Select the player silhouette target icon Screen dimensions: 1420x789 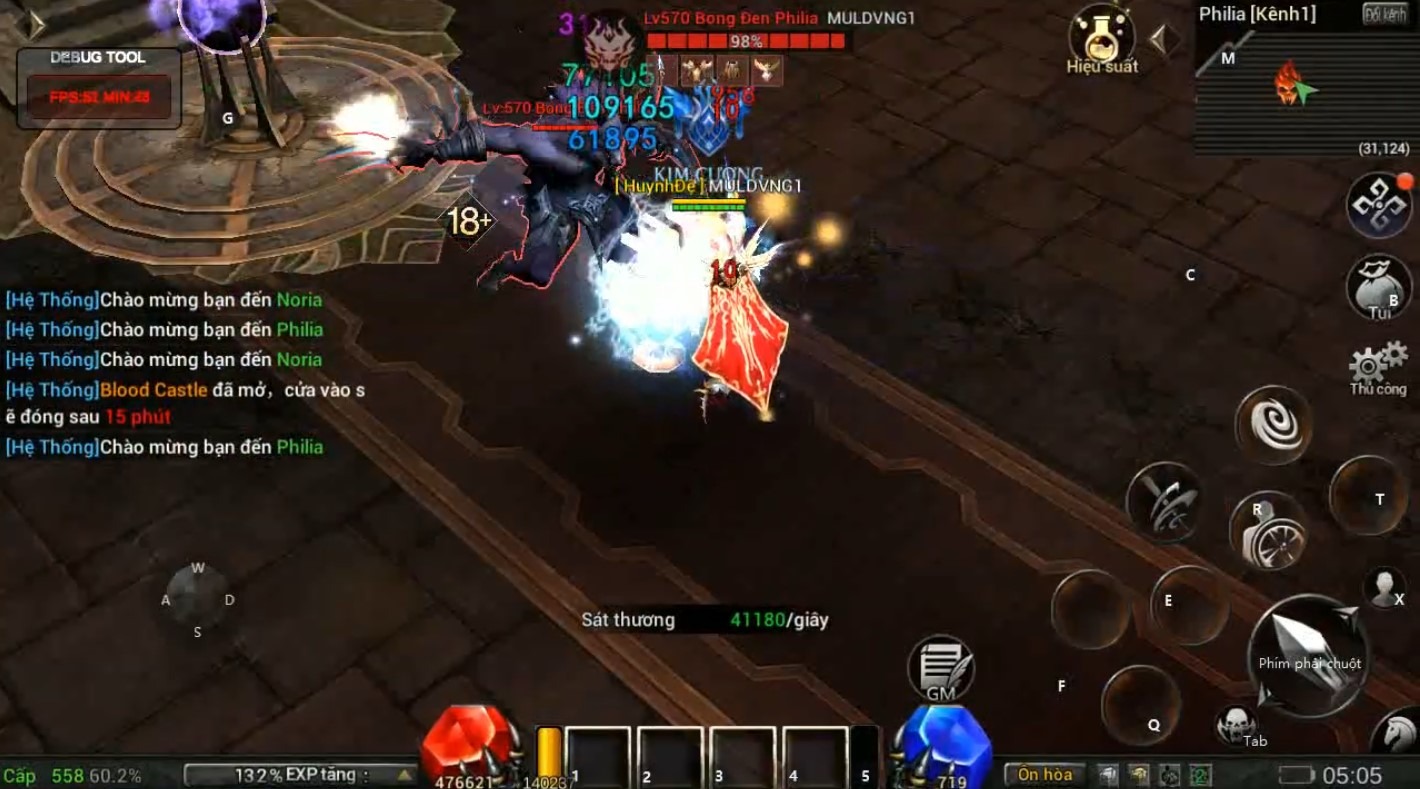1385,588
